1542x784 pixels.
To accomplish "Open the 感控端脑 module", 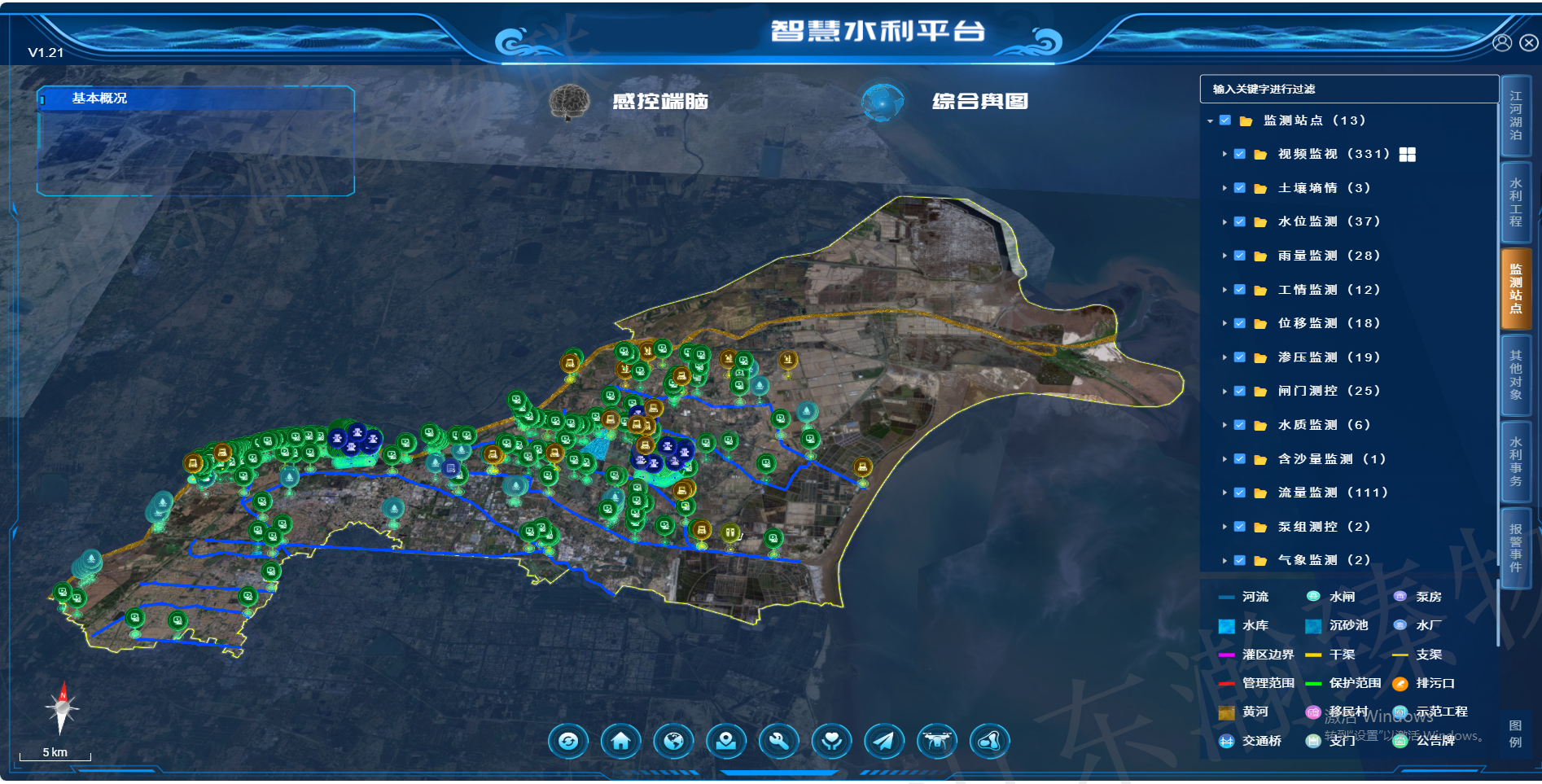I will pos(659,102).
